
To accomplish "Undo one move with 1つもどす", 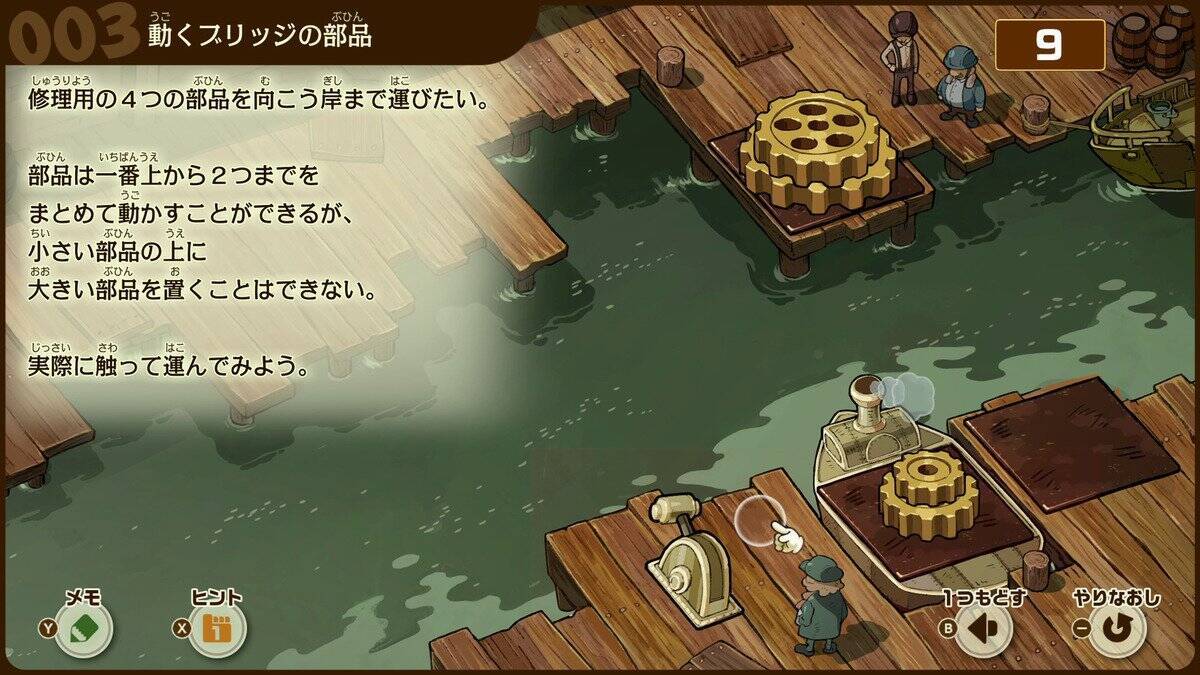I will point(984,630).
